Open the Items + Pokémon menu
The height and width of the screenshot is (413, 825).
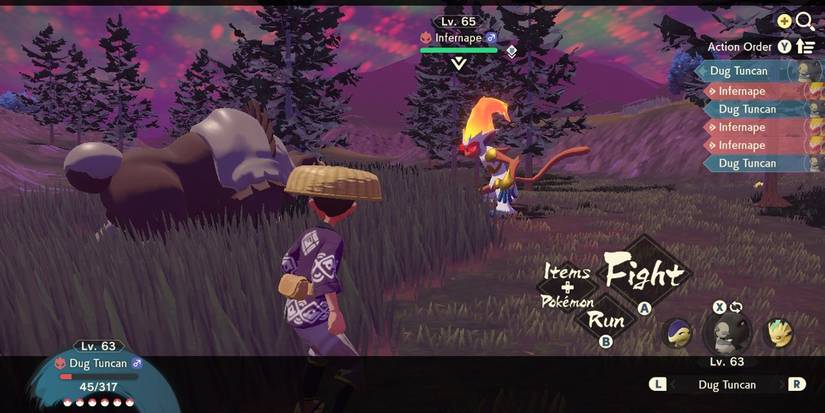[567, 286]
